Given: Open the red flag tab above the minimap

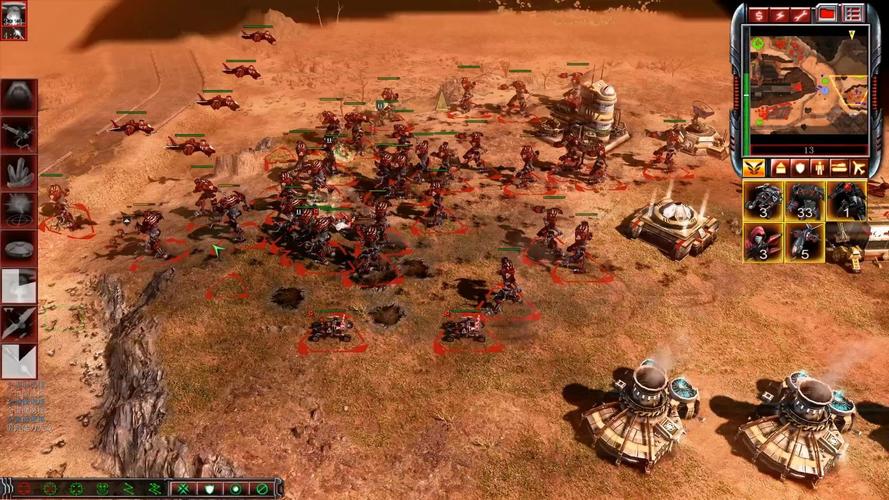Looking at the screenshot, I should click(x=827, y=14).
